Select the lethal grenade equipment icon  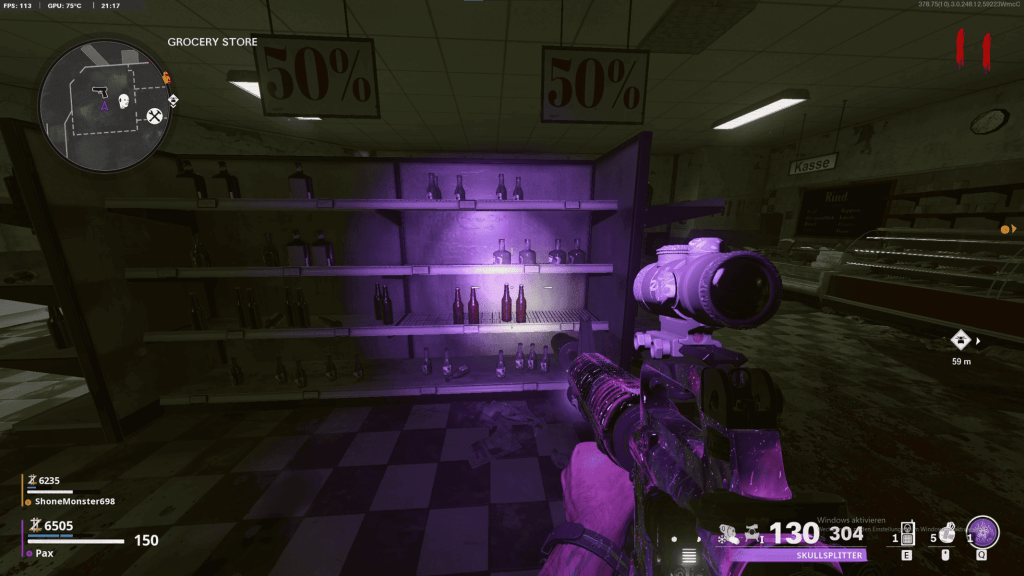pos(945,534)
